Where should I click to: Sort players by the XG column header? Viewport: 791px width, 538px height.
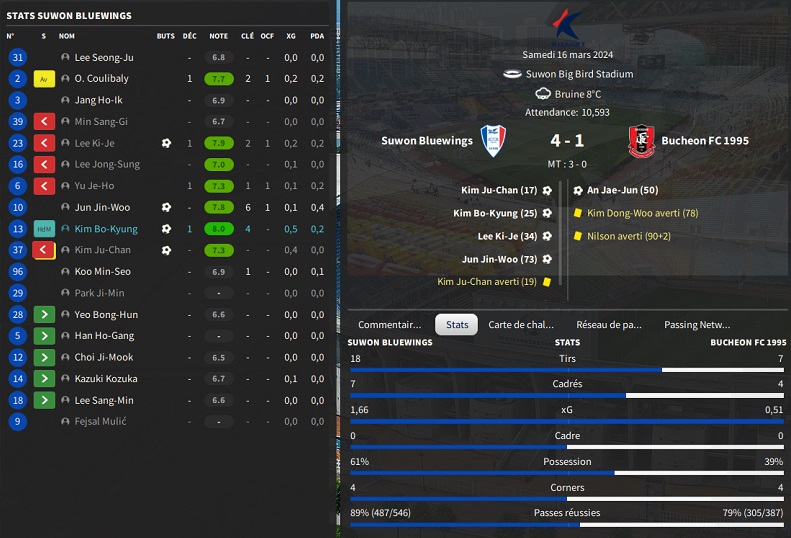(291, 36)
